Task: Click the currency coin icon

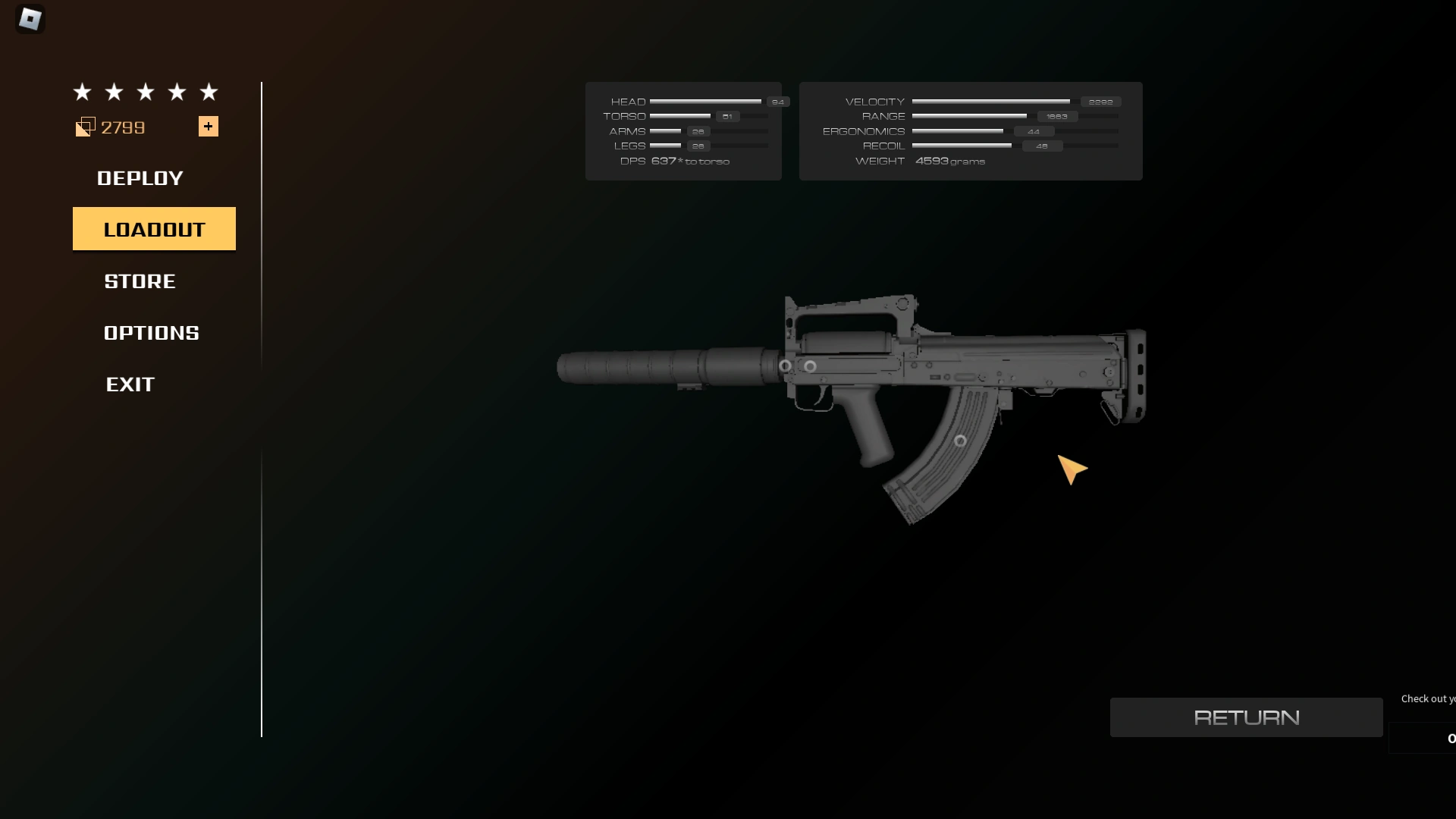Action: tap(85, 127)
